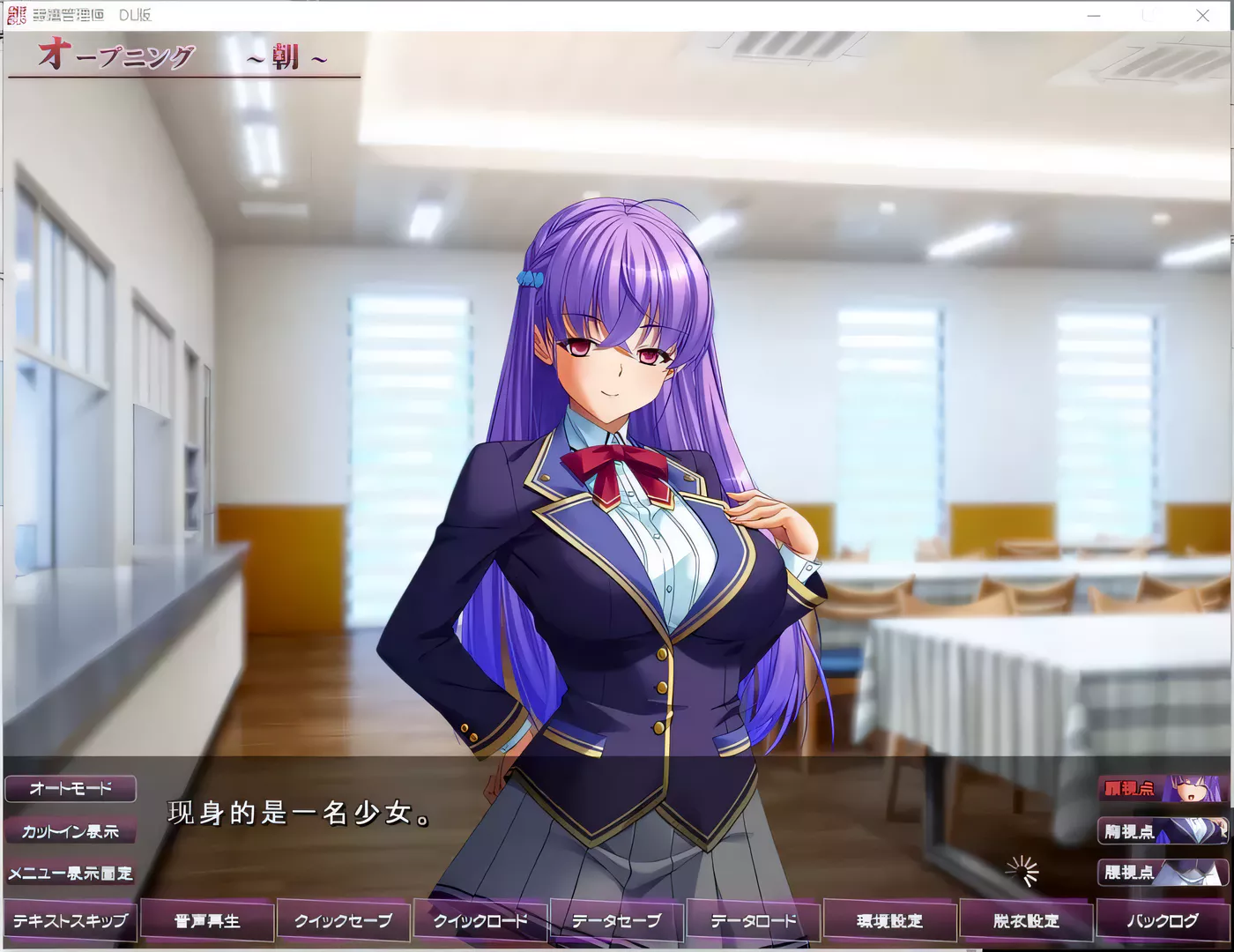Select the 胸視点 chest viewpoint thumbnail

point(1162,831)
